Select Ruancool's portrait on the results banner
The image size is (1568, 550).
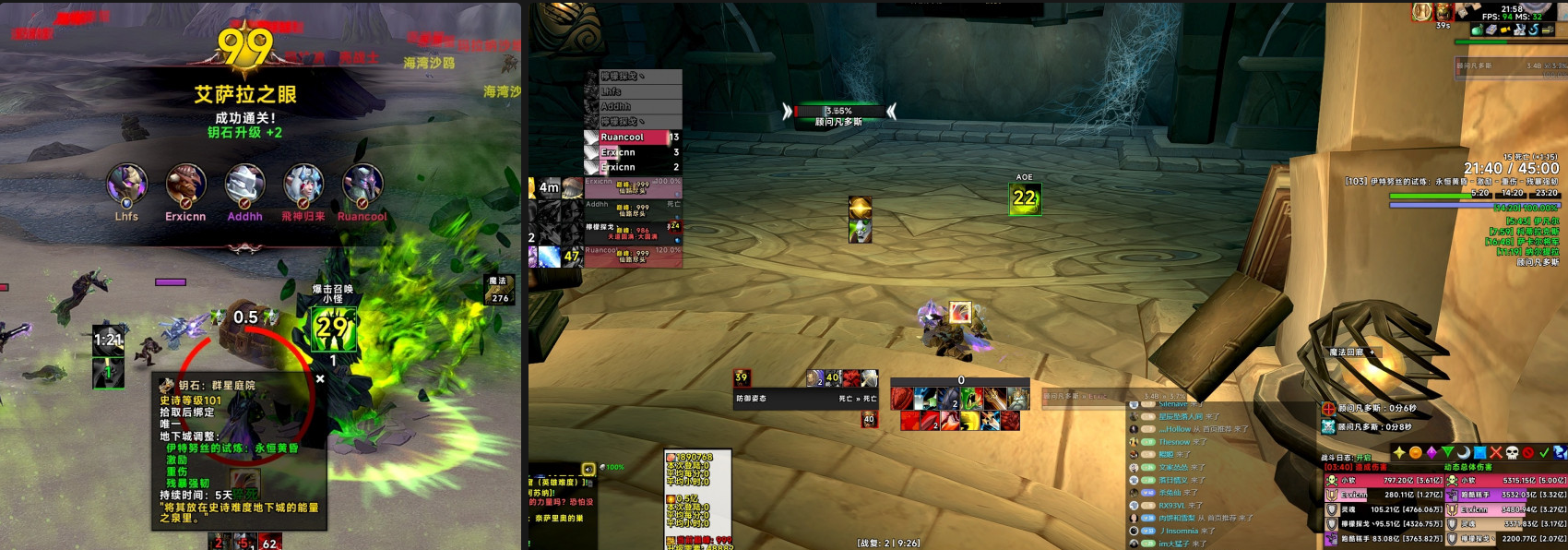pos(362,184)
